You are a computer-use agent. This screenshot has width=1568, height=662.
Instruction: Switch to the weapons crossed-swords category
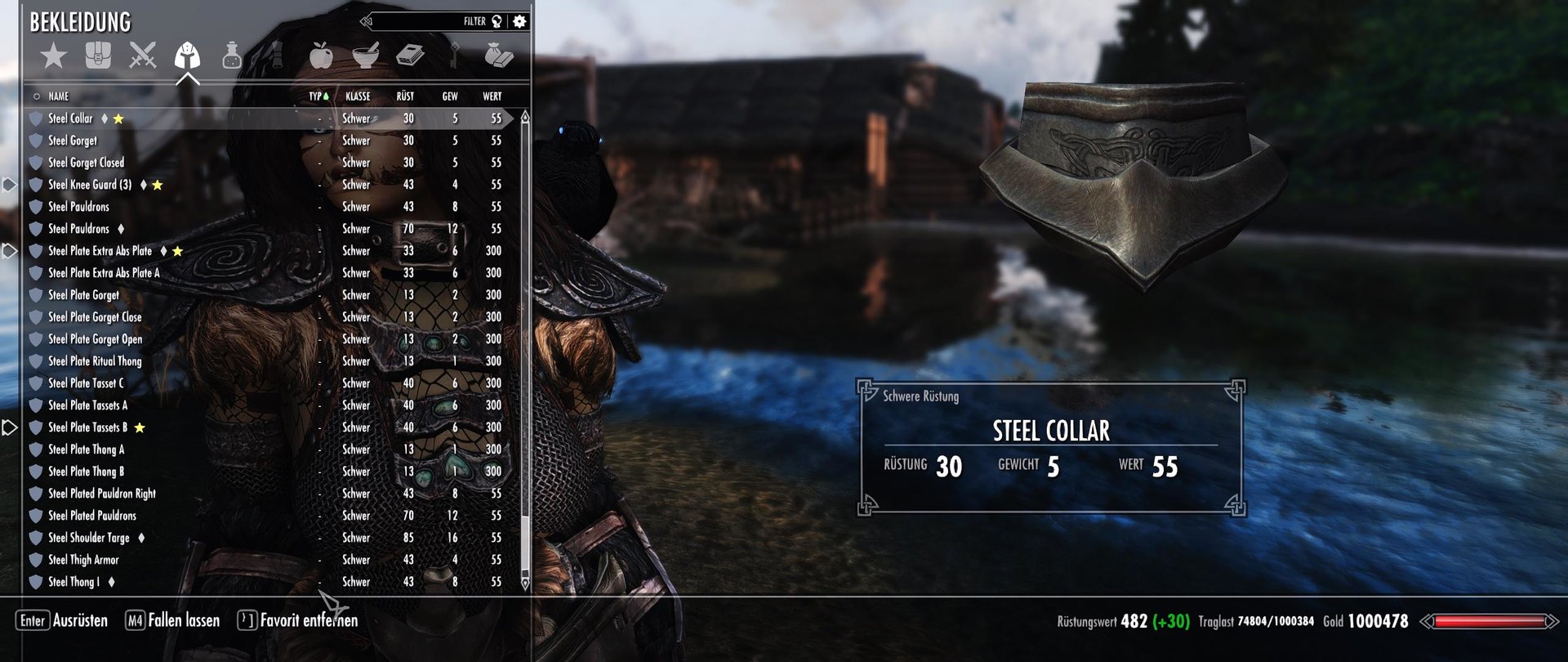[142, 56]
